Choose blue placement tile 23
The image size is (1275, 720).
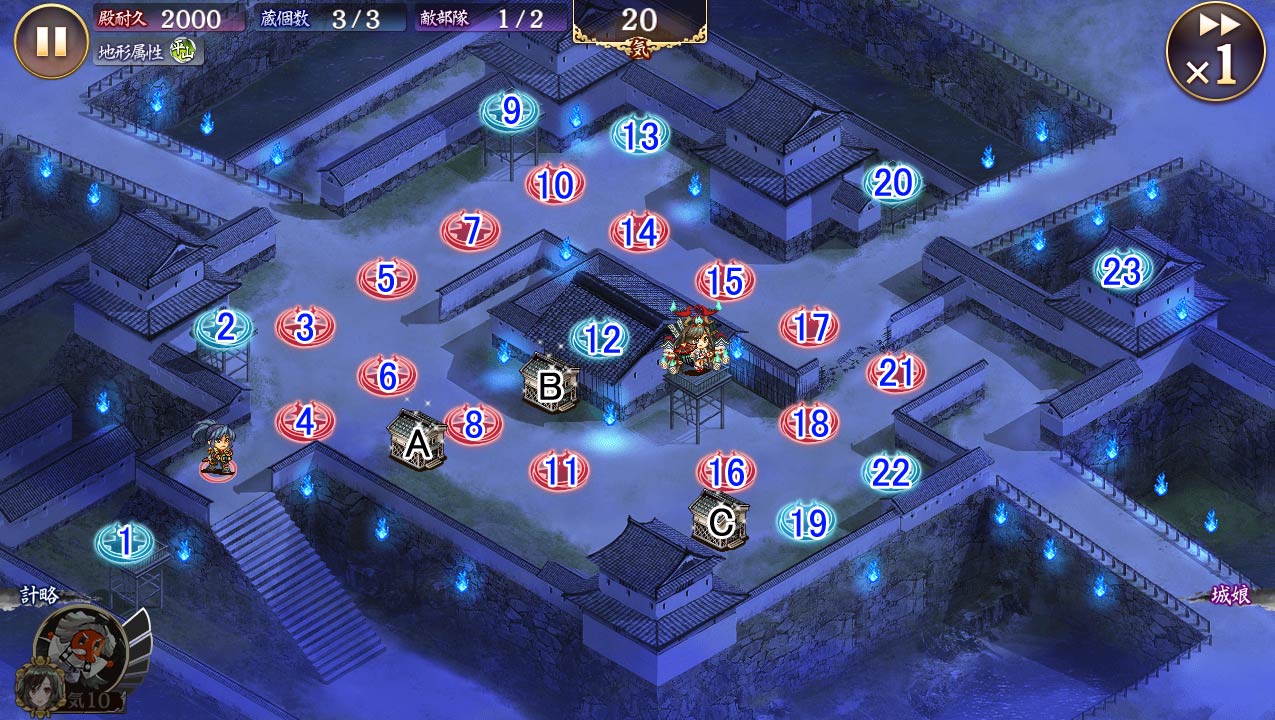1122,270
